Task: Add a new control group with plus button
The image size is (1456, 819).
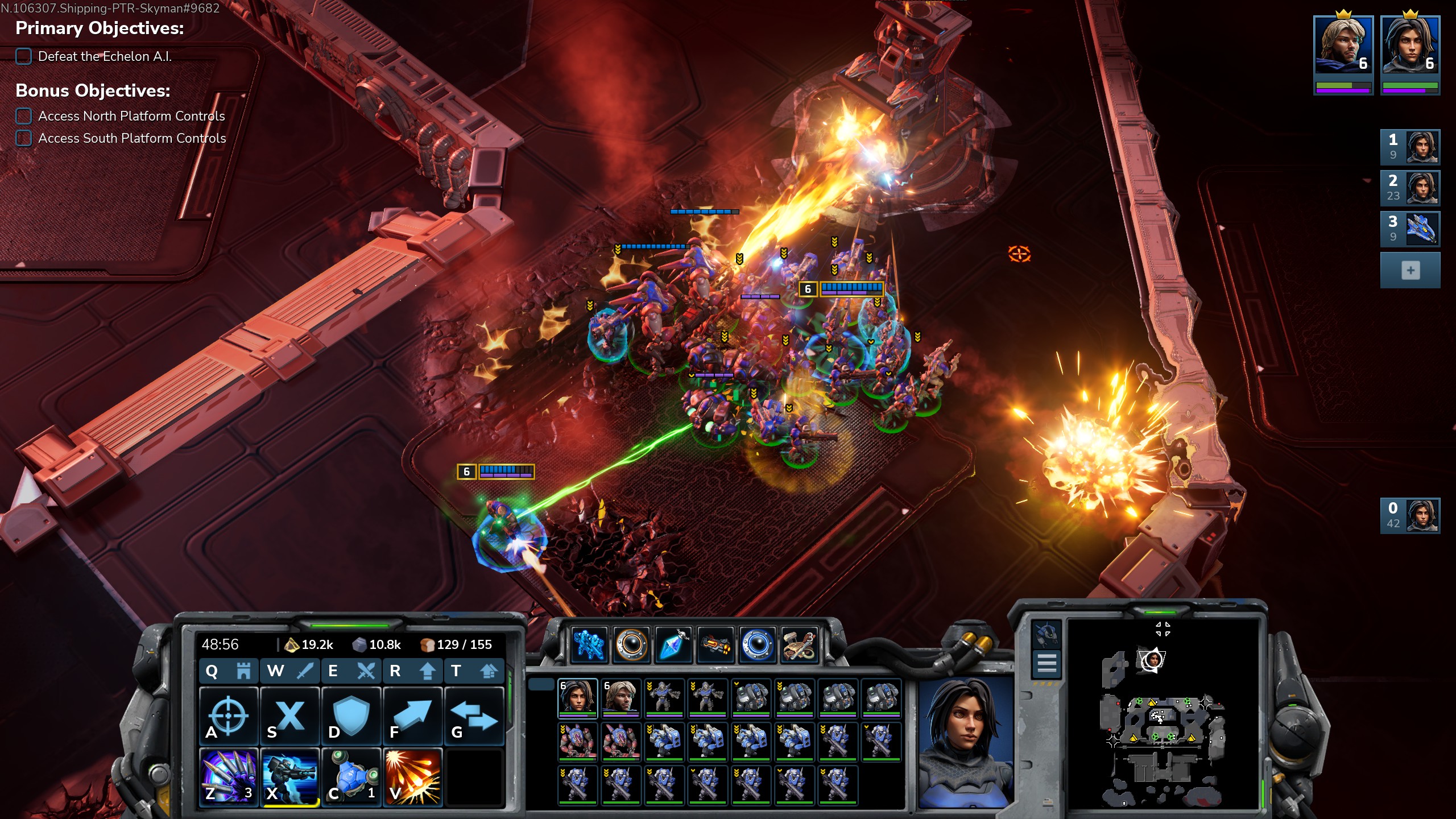Action: pos(1410,271)
